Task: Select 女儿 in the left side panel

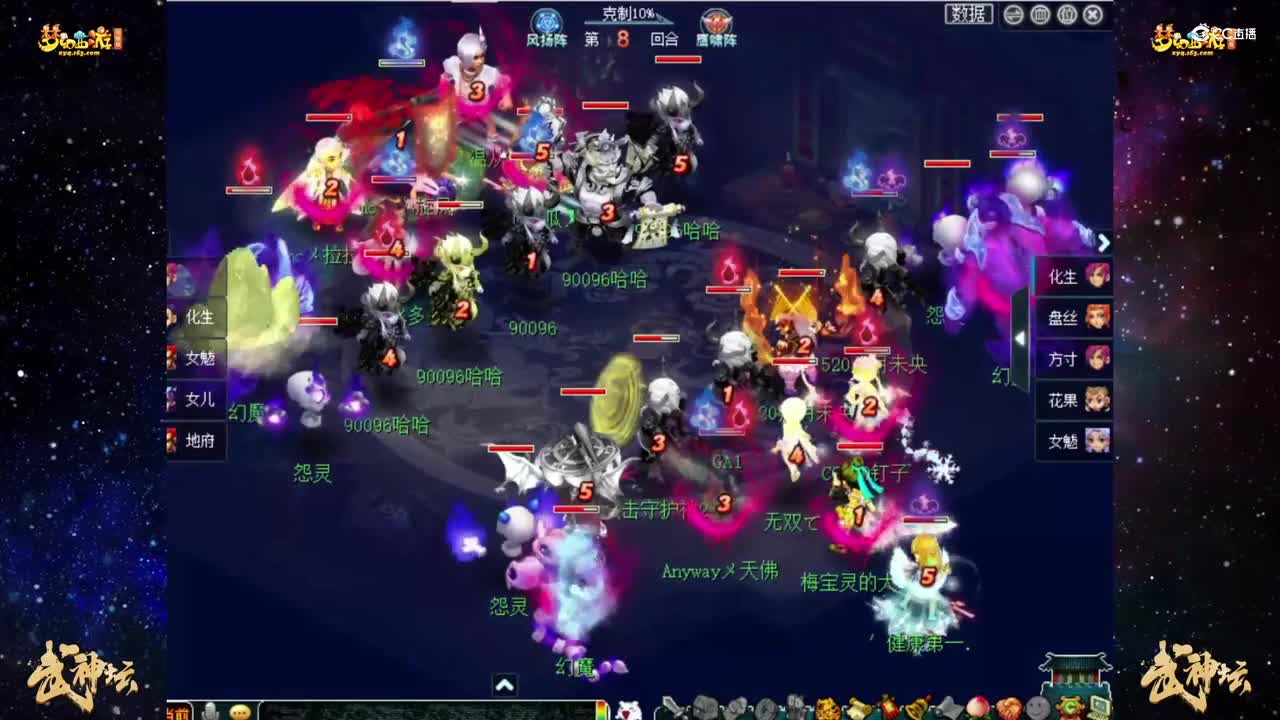Action: pos(196,400)
